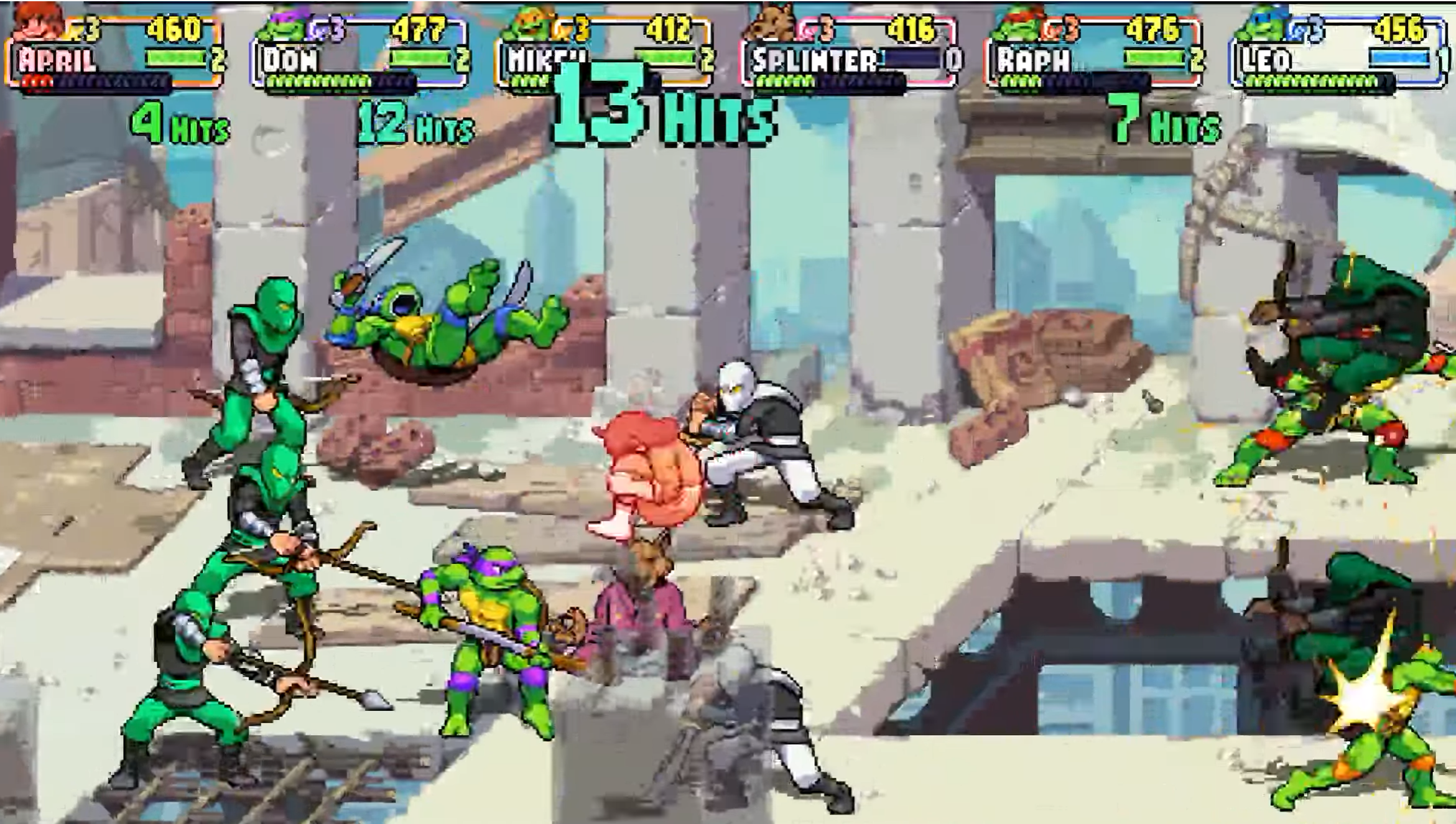
Task: Choose Mikey's portrait icon
Action: [x=527, y=25]
